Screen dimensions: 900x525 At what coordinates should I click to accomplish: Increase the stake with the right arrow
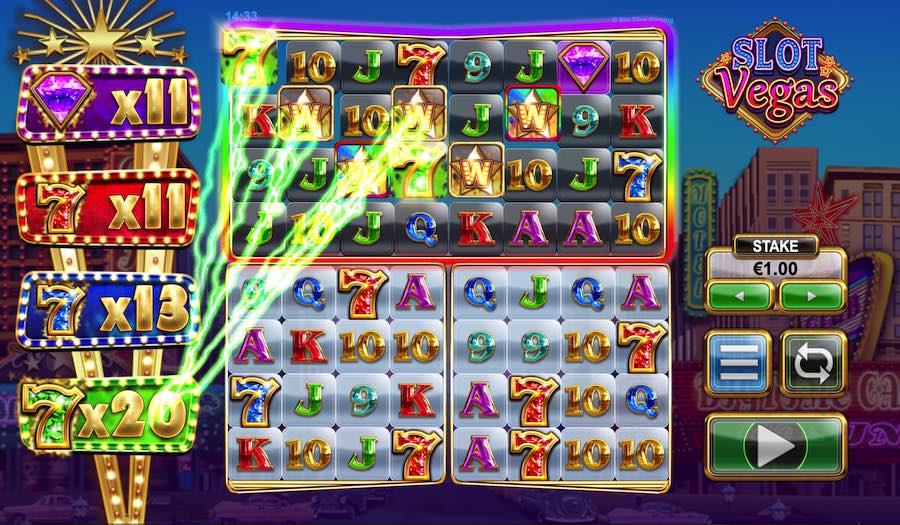(x=811, y=296)
